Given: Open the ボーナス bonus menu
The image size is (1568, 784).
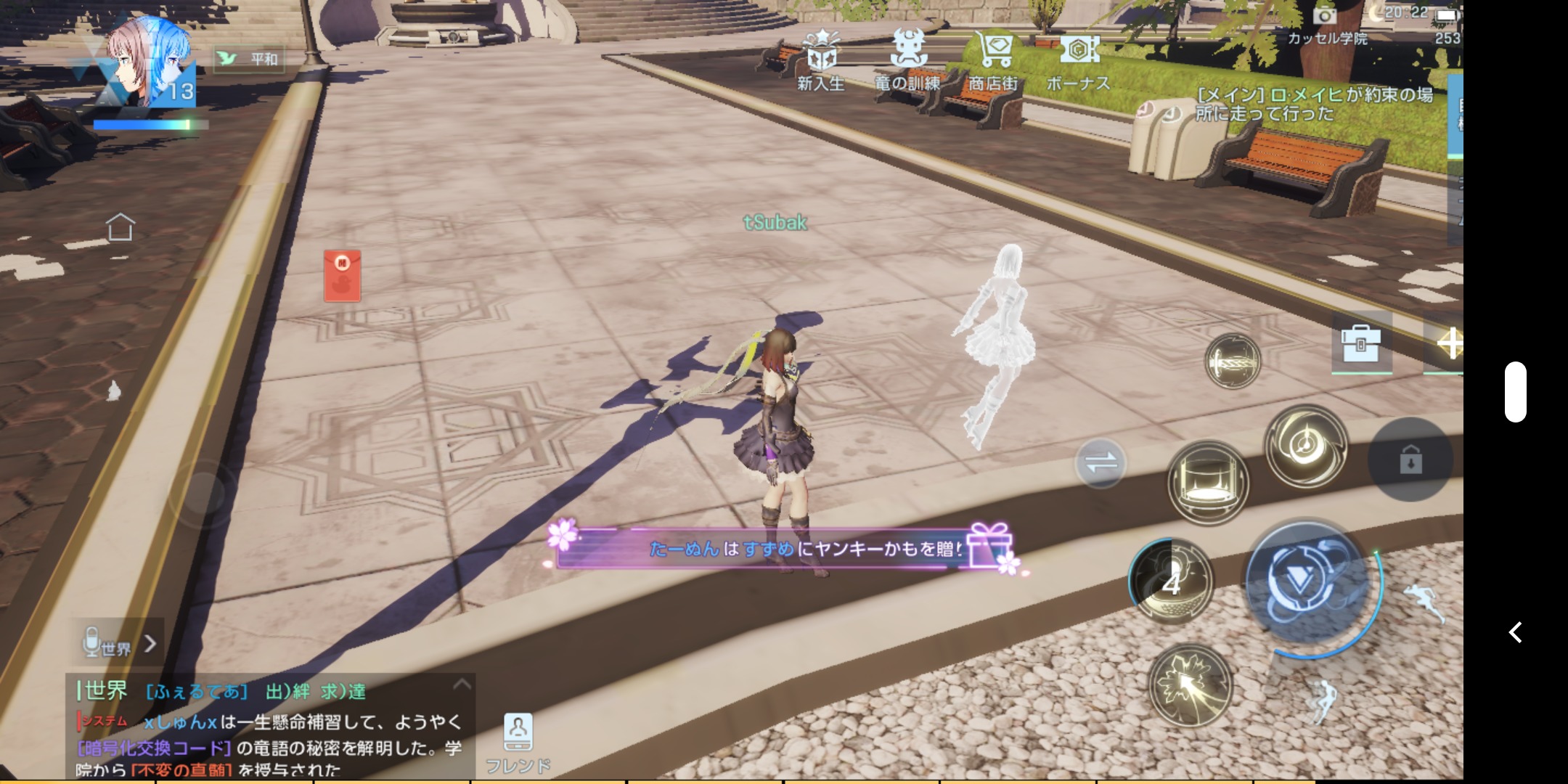Looking at the screenshot, I should tap(1079, 60).
